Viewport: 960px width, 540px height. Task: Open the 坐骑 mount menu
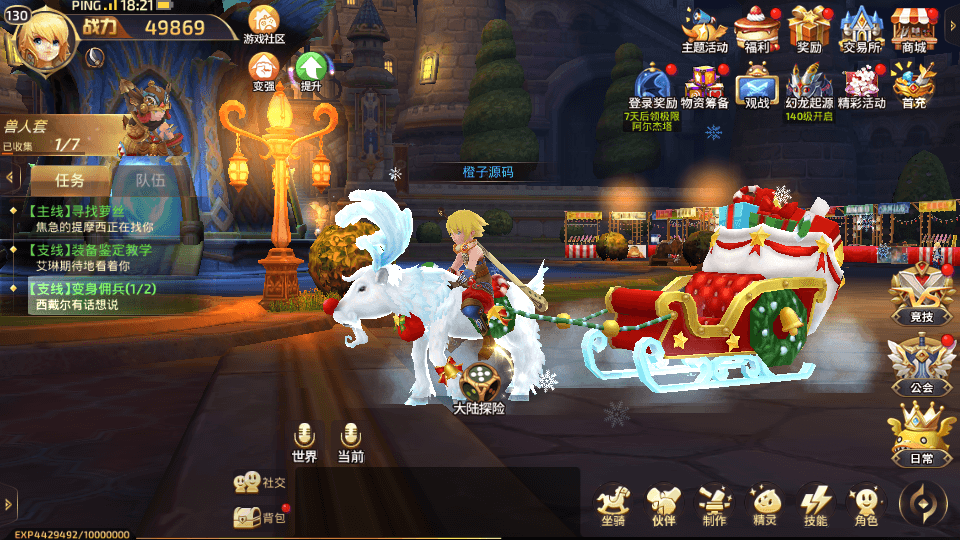614,505
